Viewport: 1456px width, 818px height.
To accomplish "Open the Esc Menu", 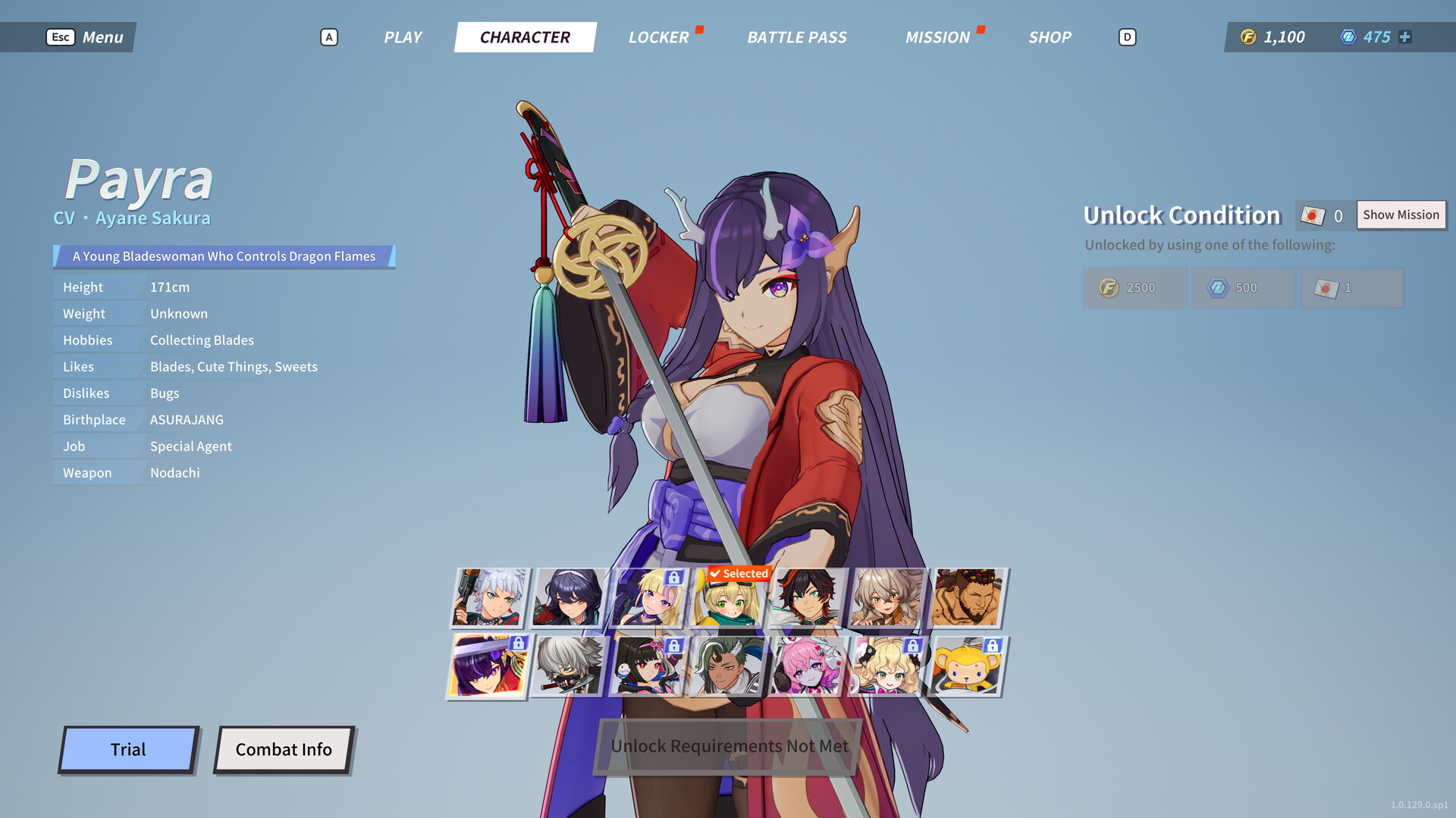I will (x=85, y=37).
